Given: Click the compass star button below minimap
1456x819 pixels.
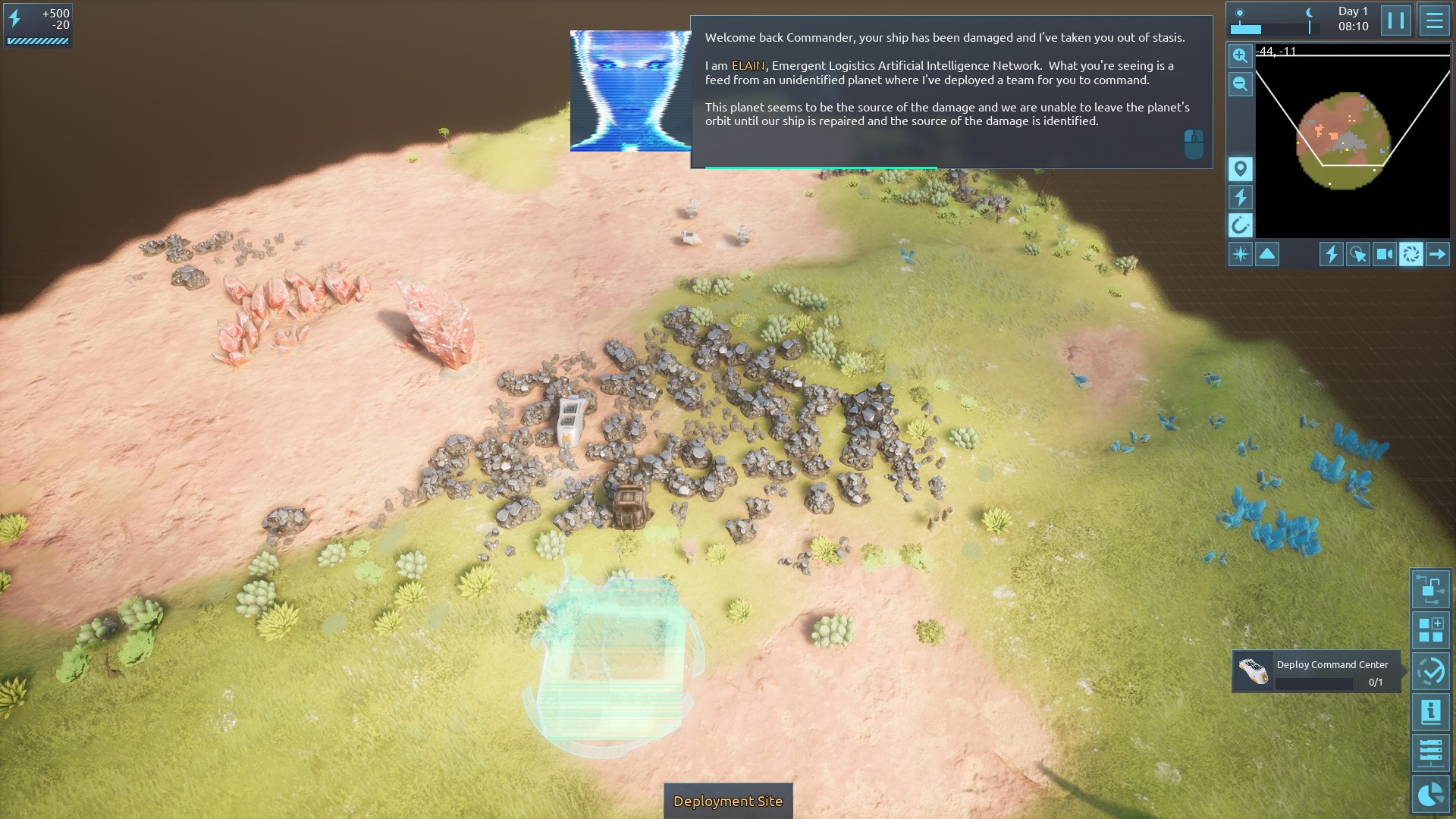Looking at the screenshot, I should pos(1241,254).
